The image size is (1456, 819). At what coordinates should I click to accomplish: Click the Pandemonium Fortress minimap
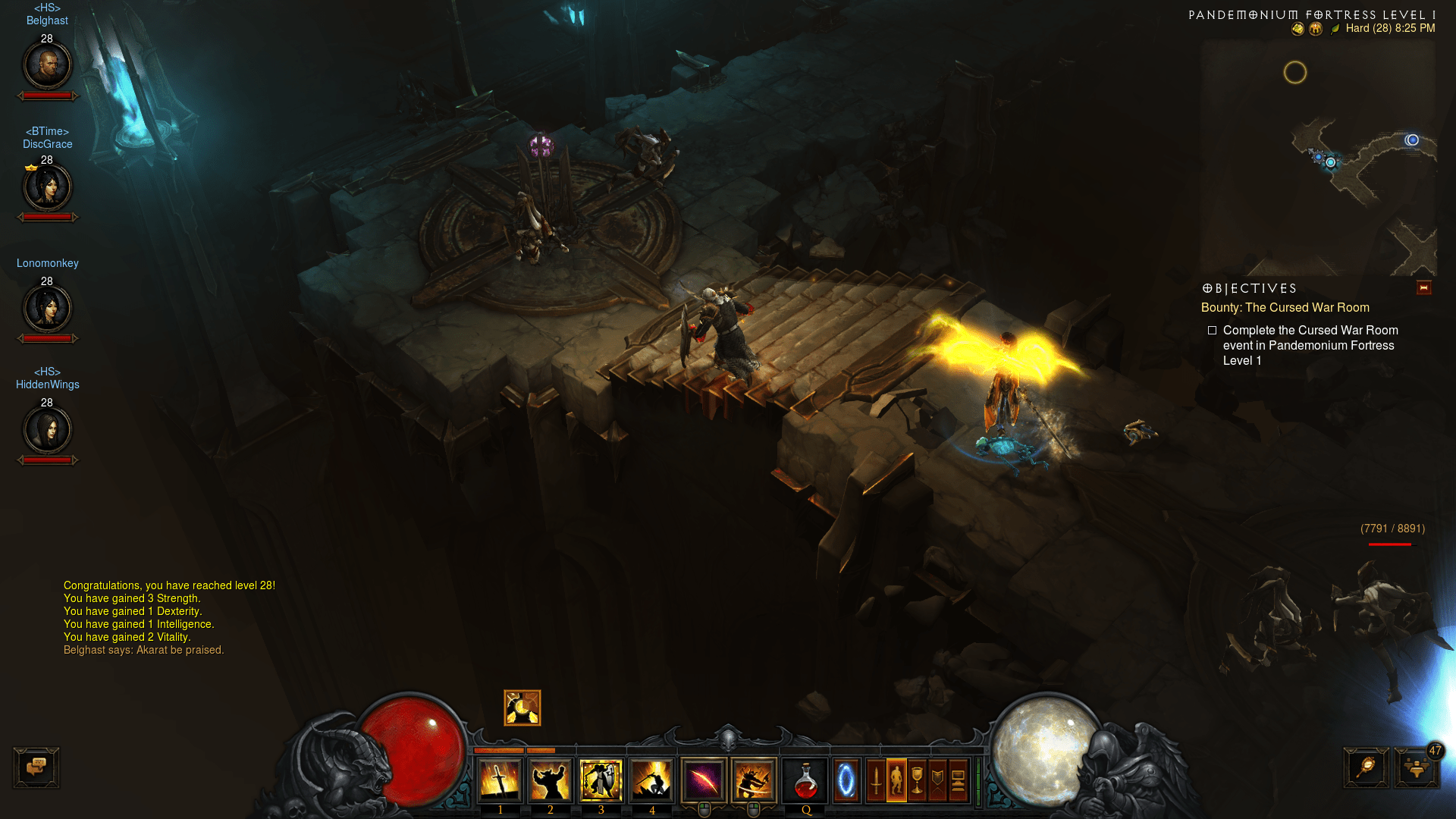(x=1318, y=158)
